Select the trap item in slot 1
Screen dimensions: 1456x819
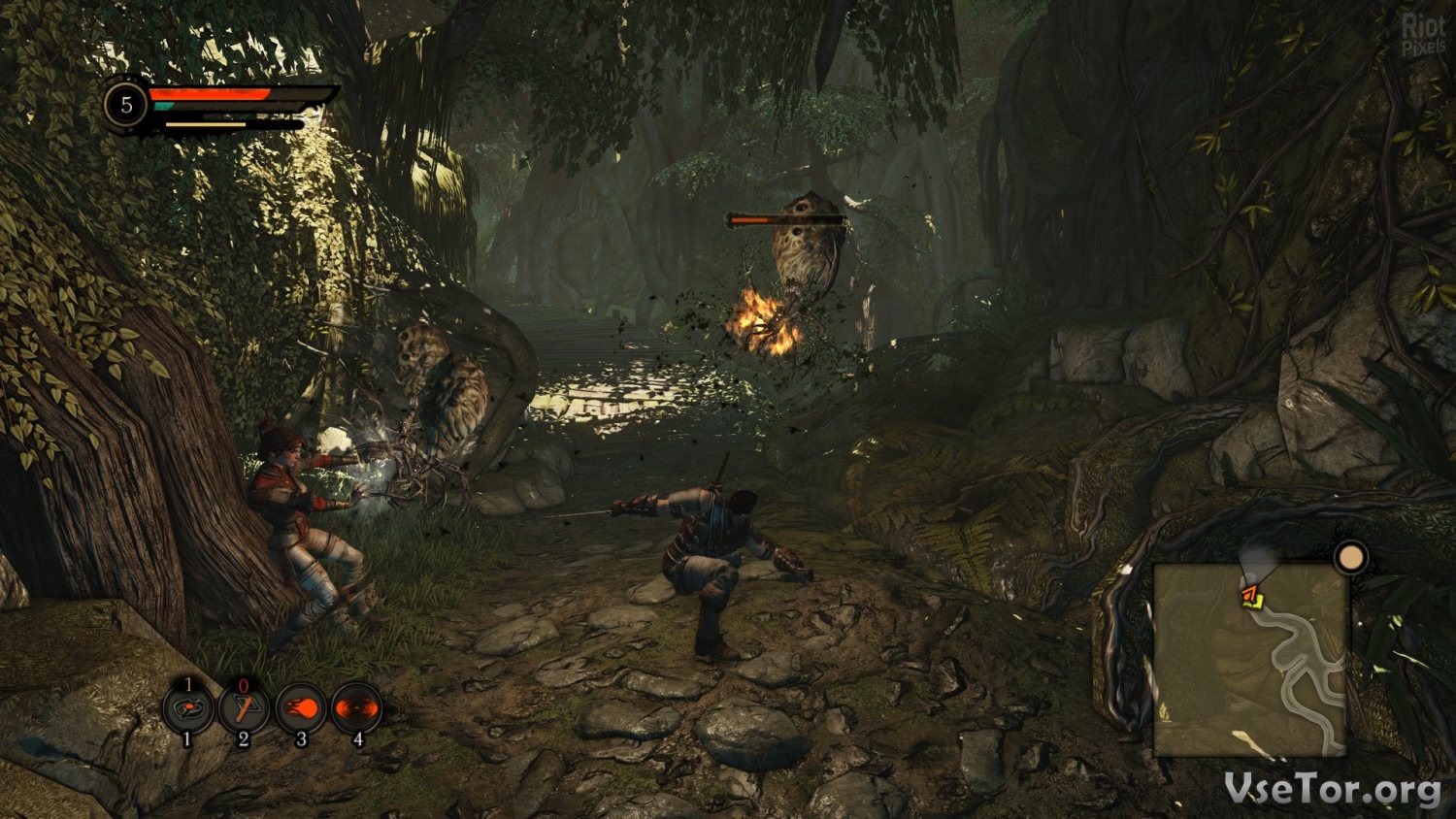pyautogui.click(x=188, y=709)
